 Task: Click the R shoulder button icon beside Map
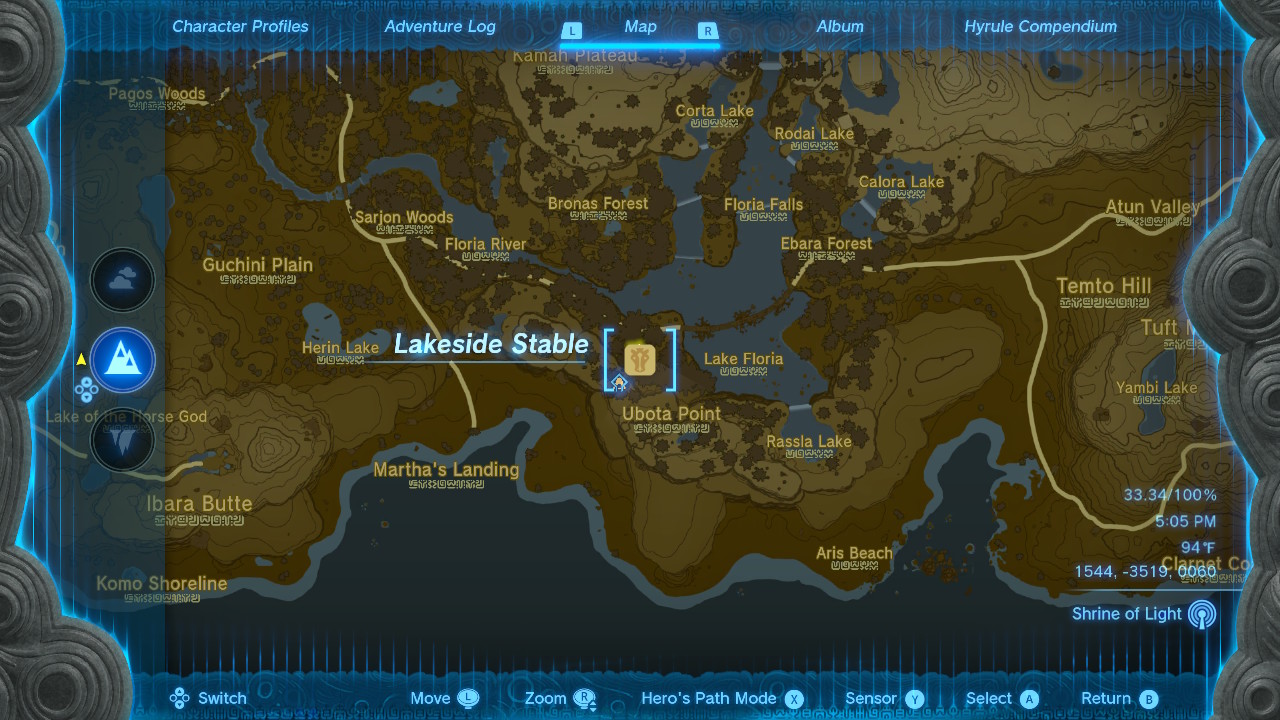coord(707,31)
